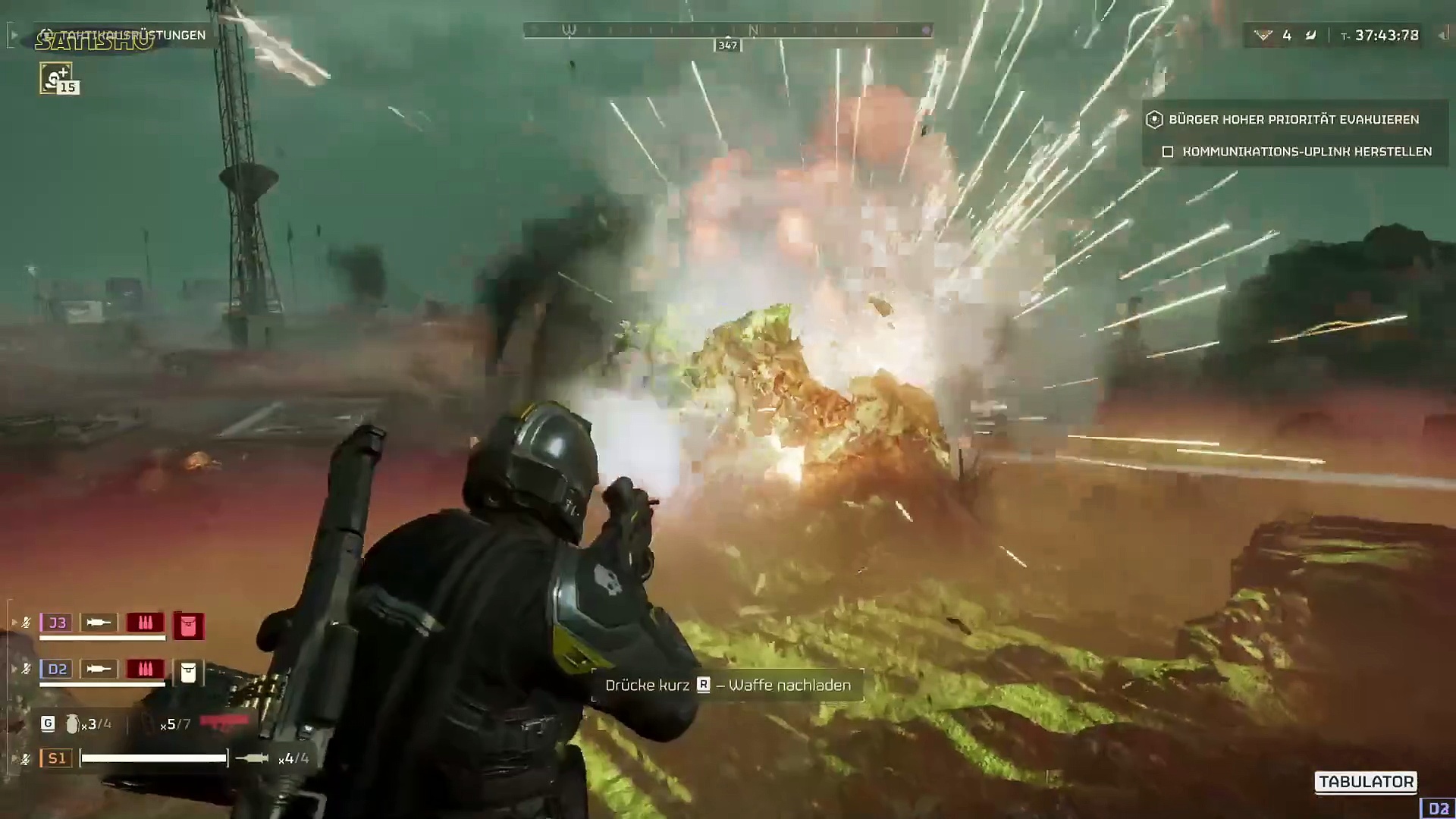Select squad member D2's name tag

(57, 669)
